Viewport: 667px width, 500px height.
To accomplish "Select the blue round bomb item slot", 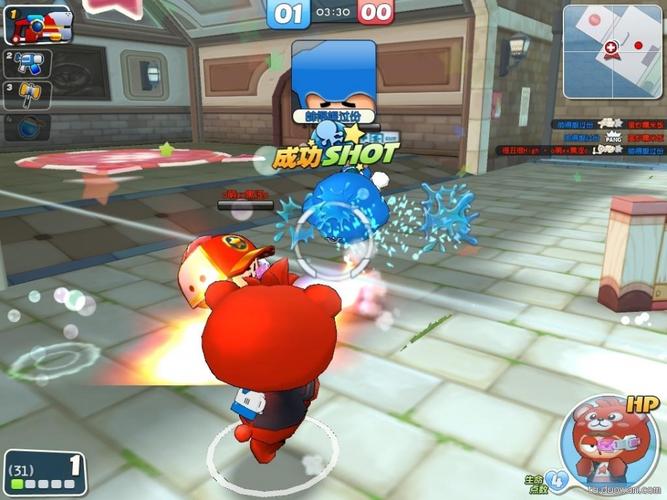I will pos(28,128).
